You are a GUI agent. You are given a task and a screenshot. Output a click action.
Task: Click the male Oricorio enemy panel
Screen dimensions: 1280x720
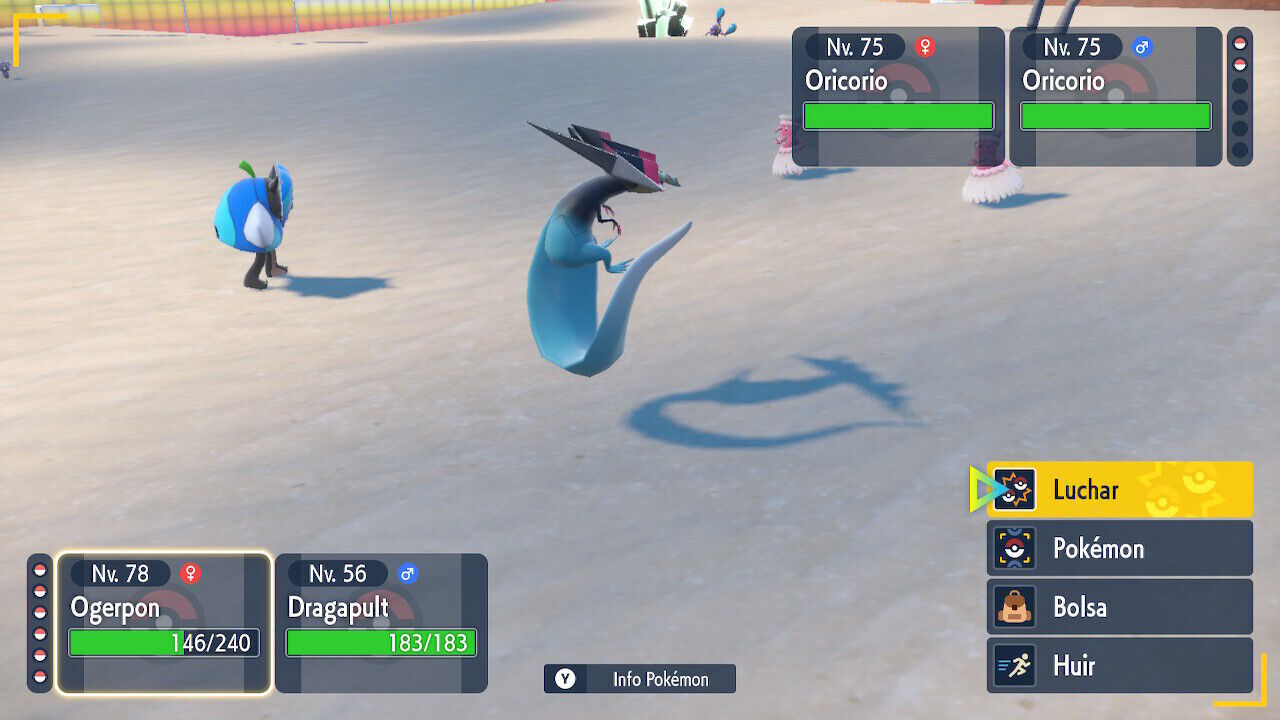pos(1115,96)
